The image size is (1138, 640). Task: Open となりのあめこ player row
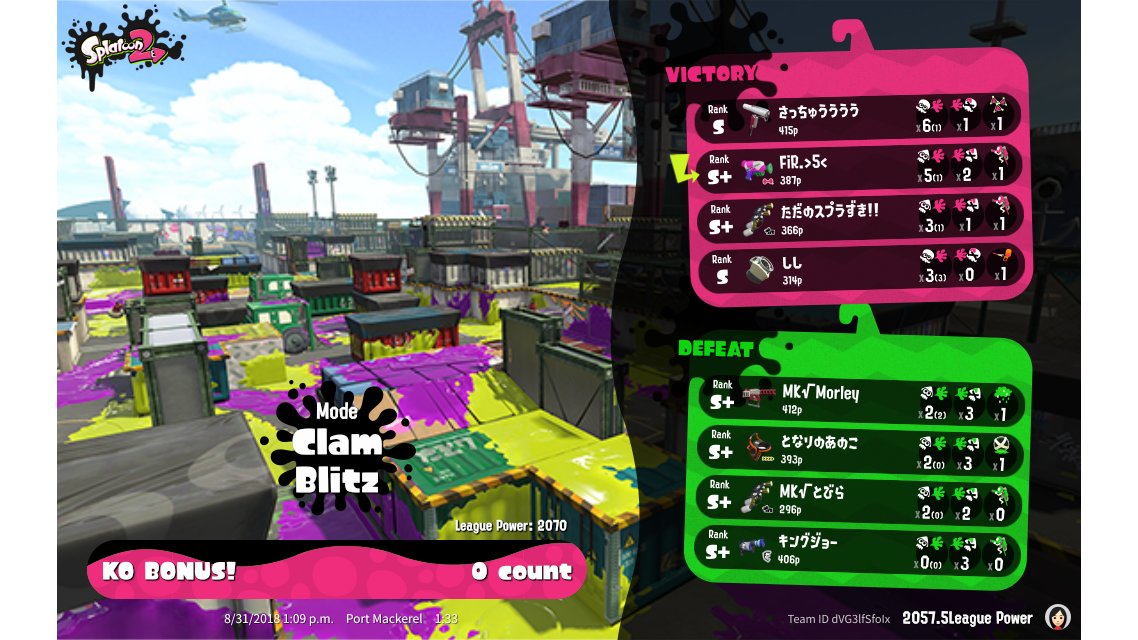point(860,449)
